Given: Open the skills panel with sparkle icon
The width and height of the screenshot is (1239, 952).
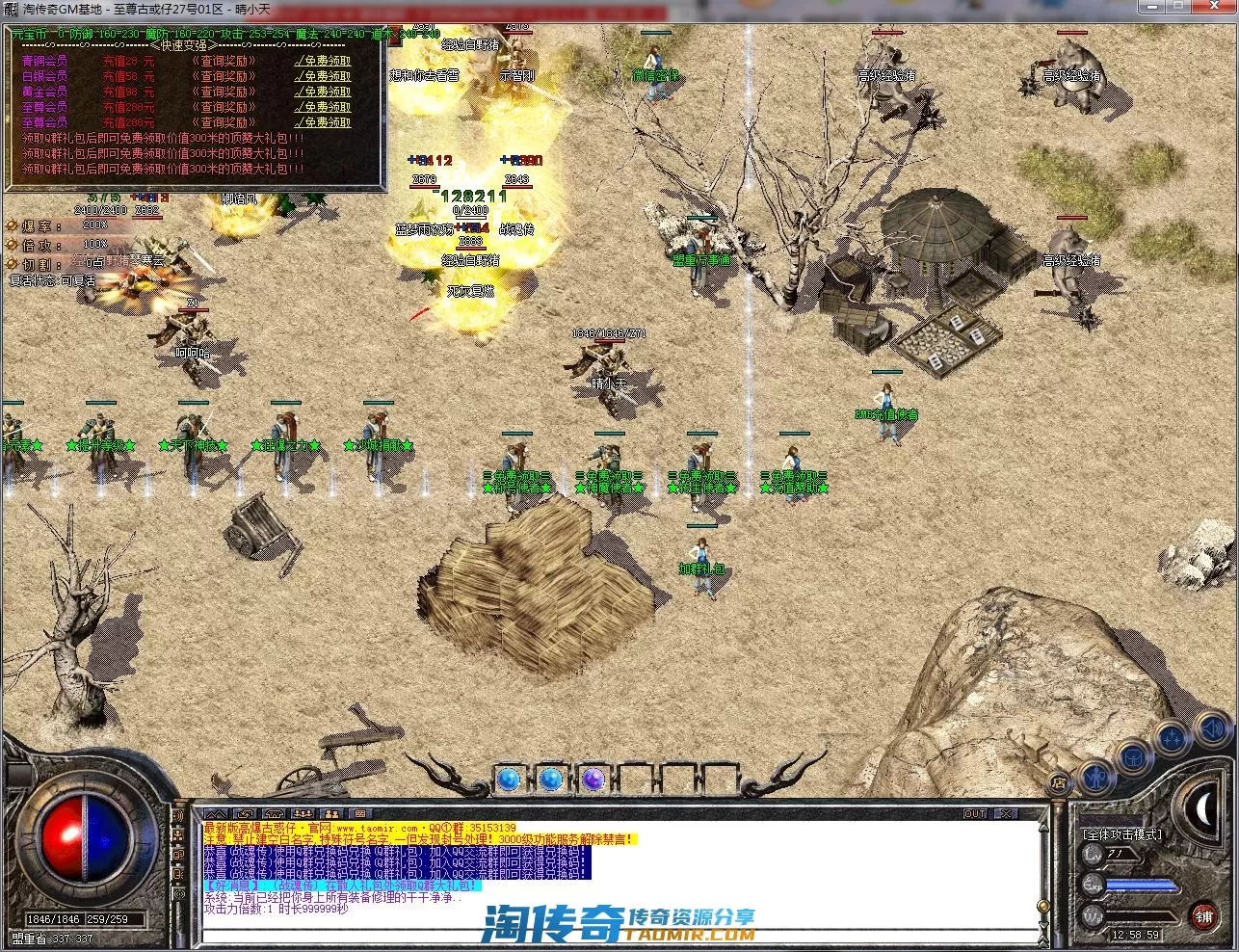Looking at the screenshot, I should click(x=1173, y=739).
